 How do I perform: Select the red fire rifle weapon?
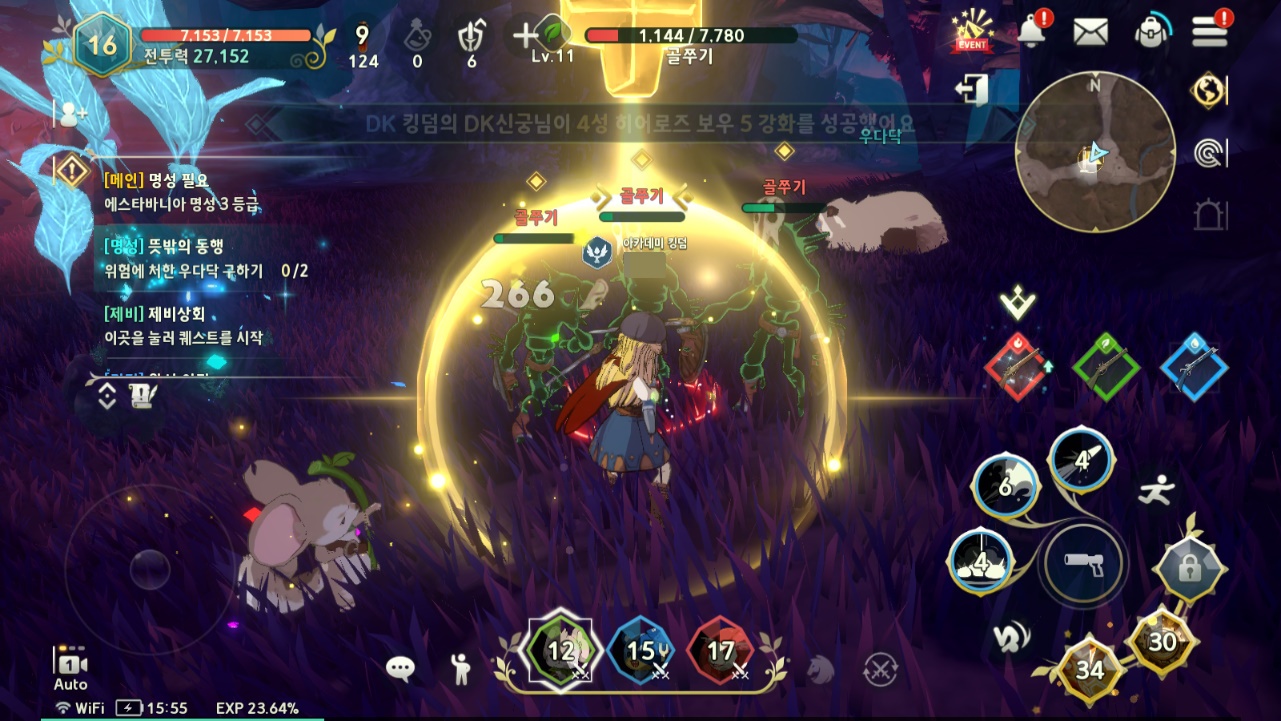pyautogui.click(x=1018, y=367)
